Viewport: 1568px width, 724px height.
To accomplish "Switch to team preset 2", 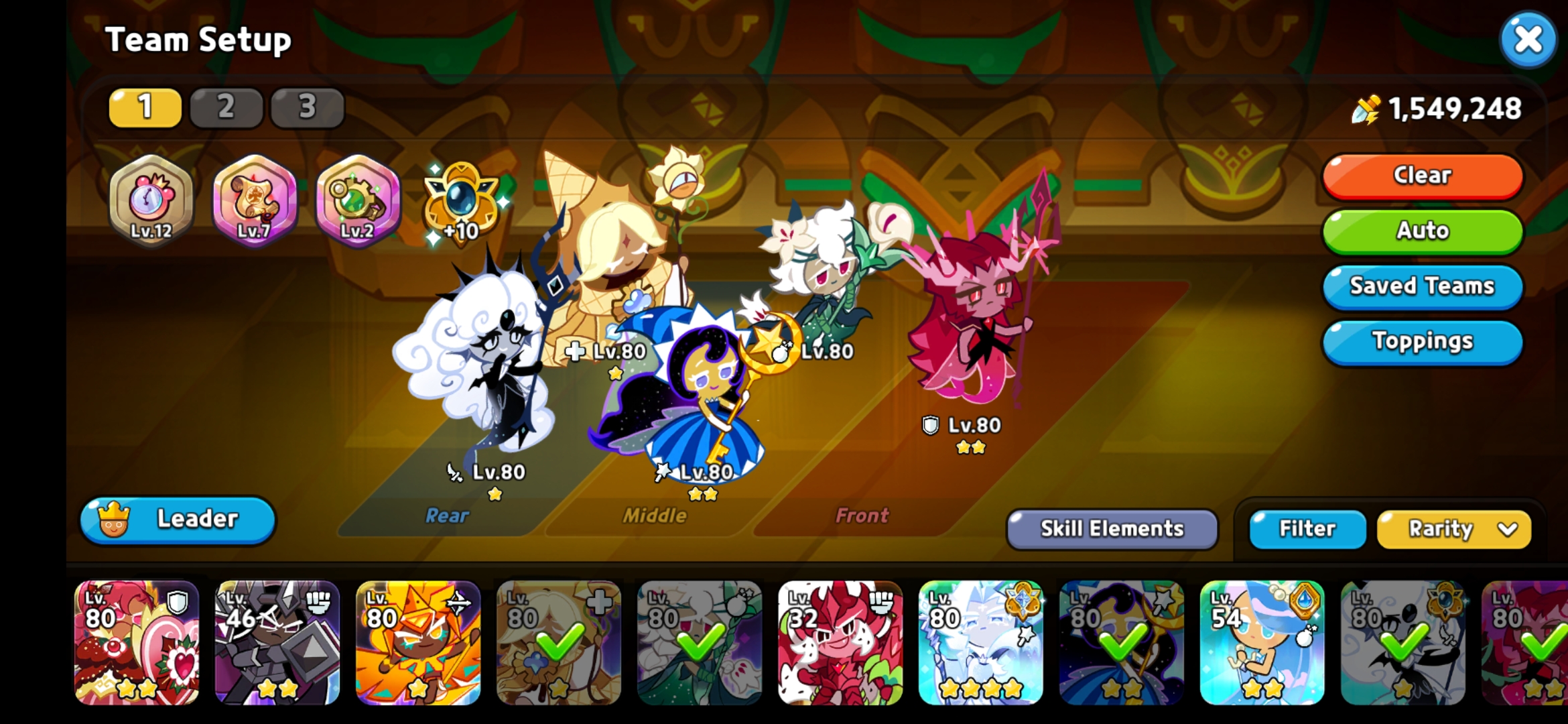I will pyautogui.click(x=226, y=108).
